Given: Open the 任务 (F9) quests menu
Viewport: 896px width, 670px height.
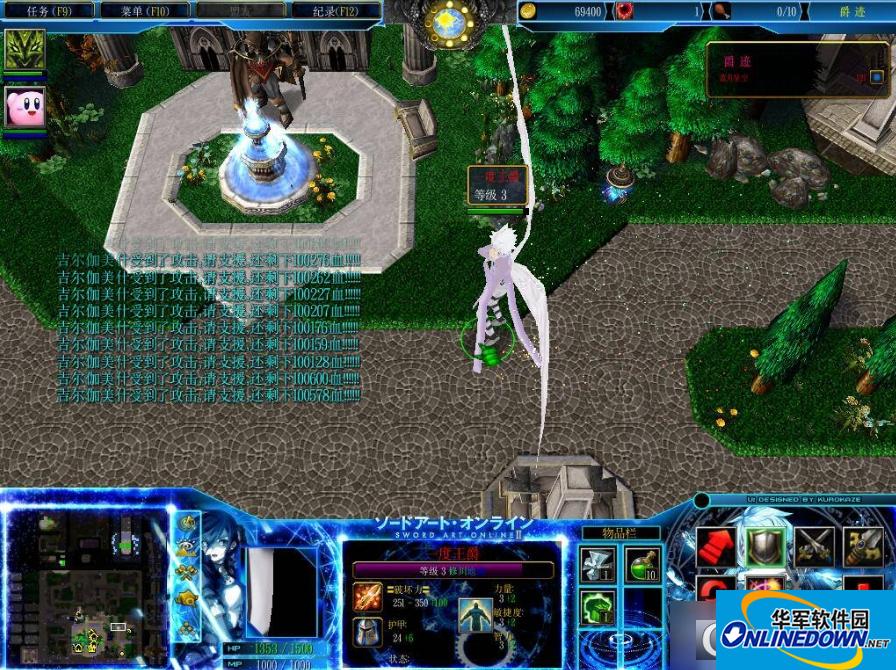Looking at the screenshot, I should click(49, 11).
